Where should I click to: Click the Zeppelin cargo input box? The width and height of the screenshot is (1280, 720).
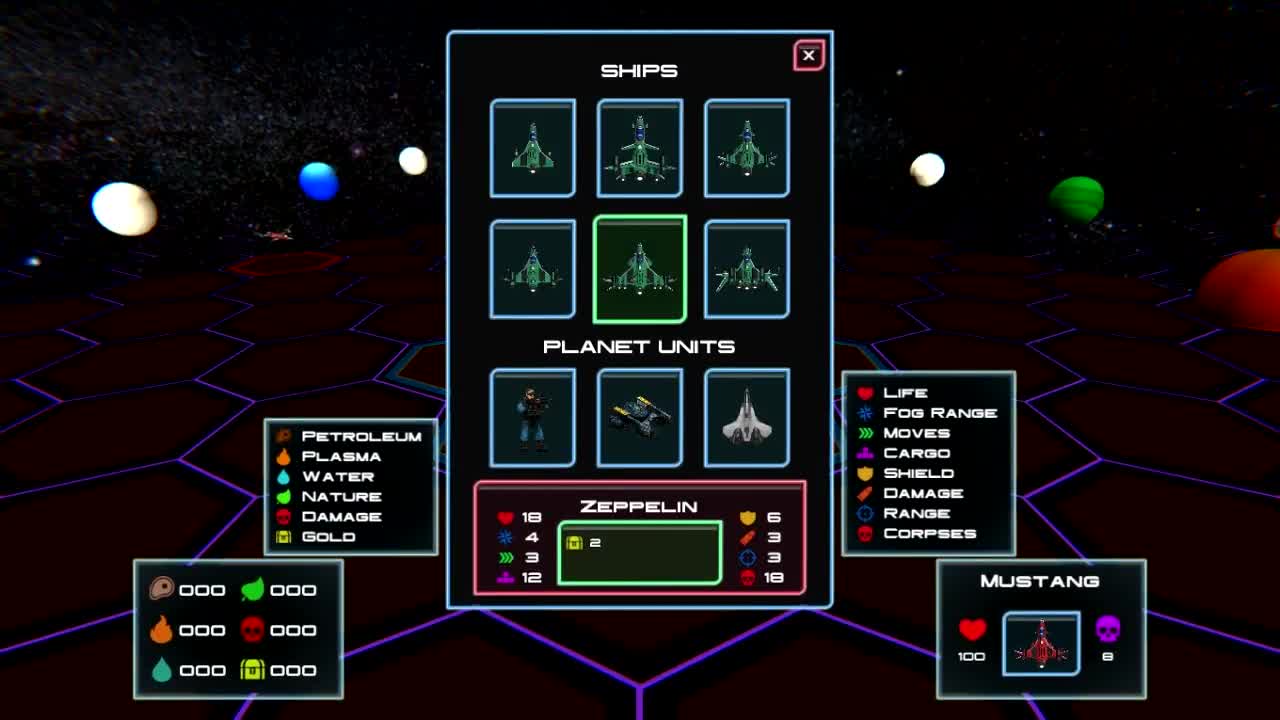[x=640, y=551]
